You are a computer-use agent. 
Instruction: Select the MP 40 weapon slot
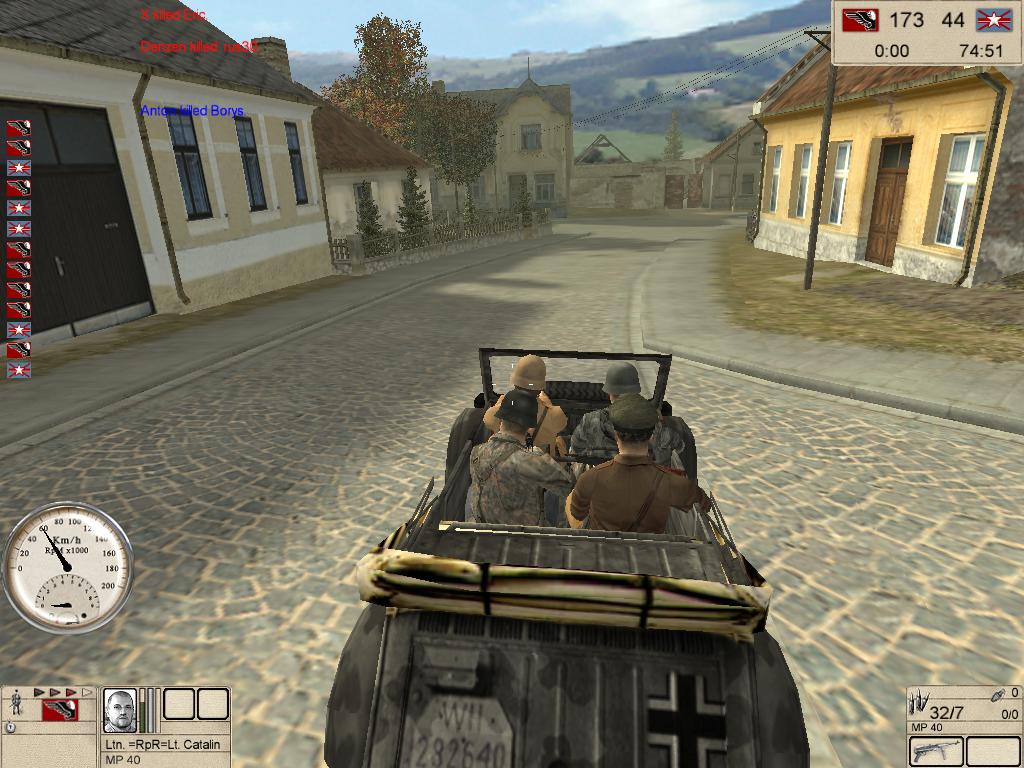coord(936,751)
